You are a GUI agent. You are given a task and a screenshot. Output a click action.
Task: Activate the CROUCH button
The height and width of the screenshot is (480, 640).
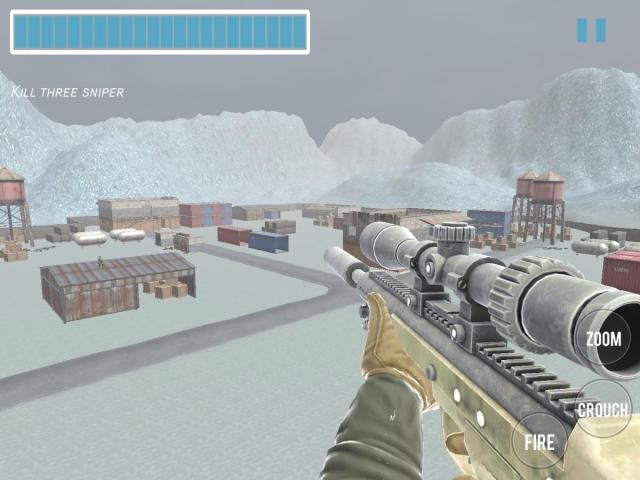(604, 409)
